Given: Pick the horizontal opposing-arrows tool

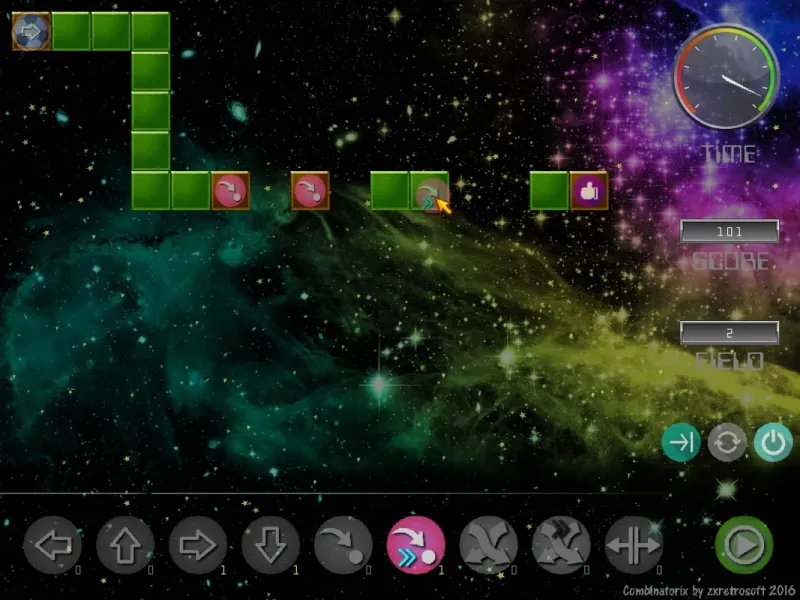Looking at the screenshot, I should (634, 546).
